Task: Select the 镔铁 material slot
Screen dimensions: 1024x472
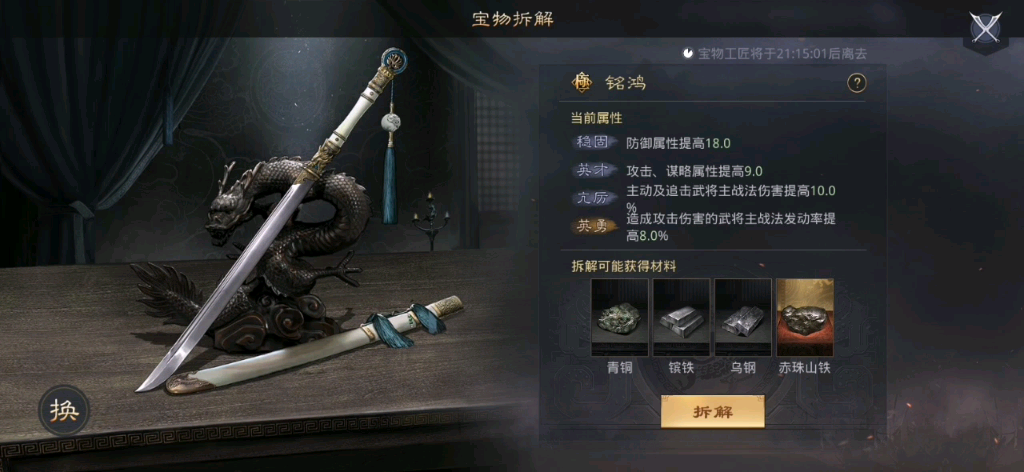Action: click(682, 317)
